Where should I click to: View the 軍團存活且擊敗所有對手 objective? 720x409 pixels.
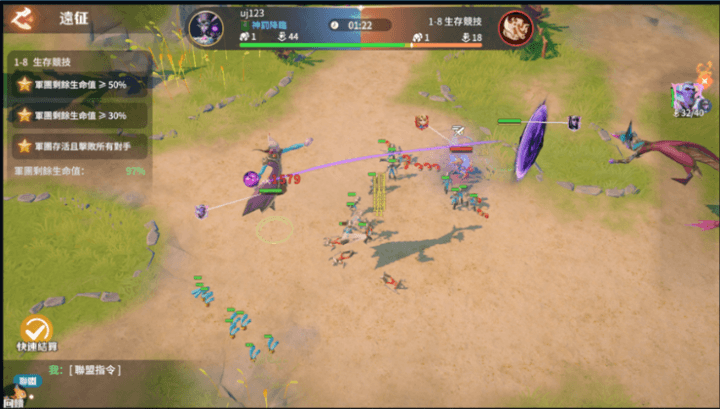pos(80,146)
